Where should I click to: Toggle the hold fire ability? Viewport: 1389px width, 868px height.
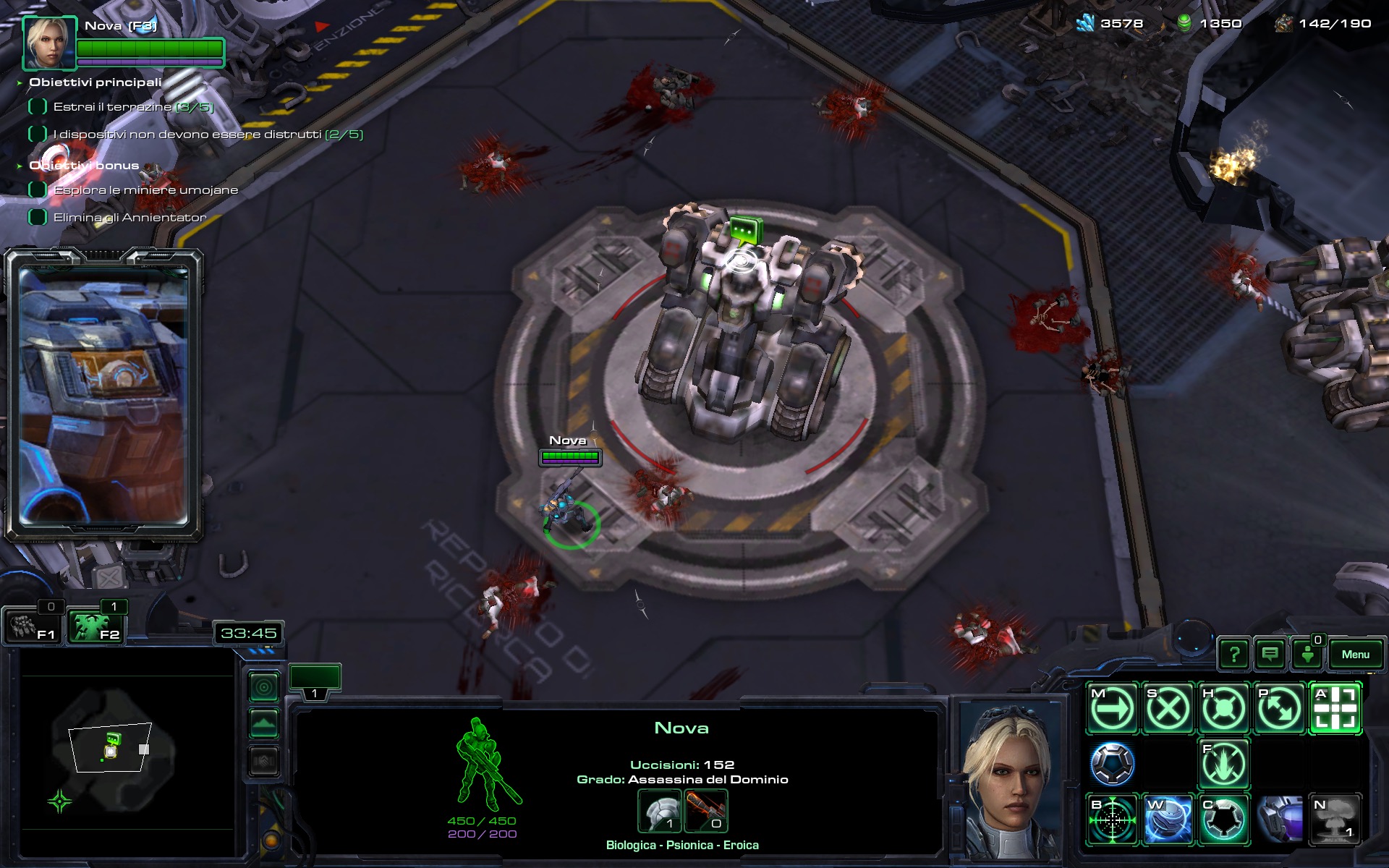pyautogui.click(x=1223, y=764)
